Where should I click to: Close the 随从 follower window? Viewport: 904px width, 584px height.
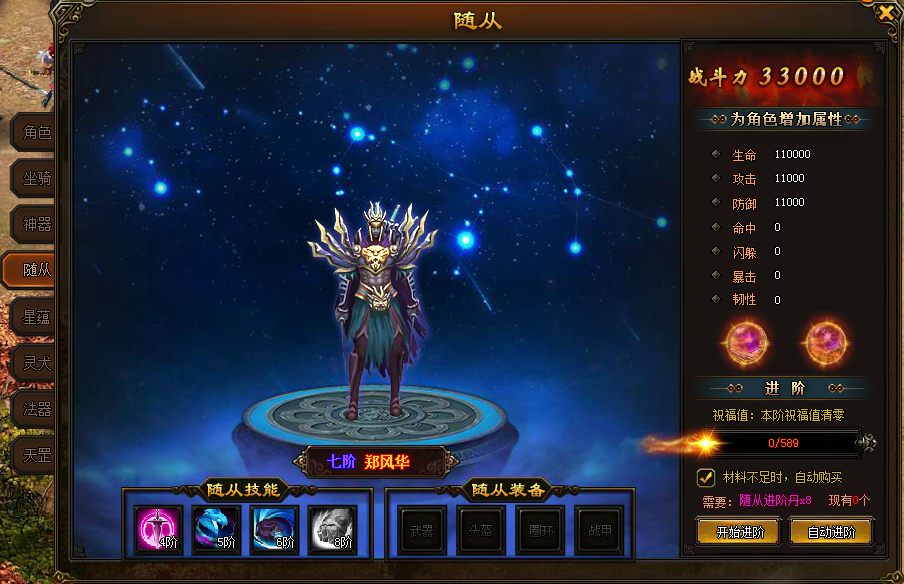886,13
